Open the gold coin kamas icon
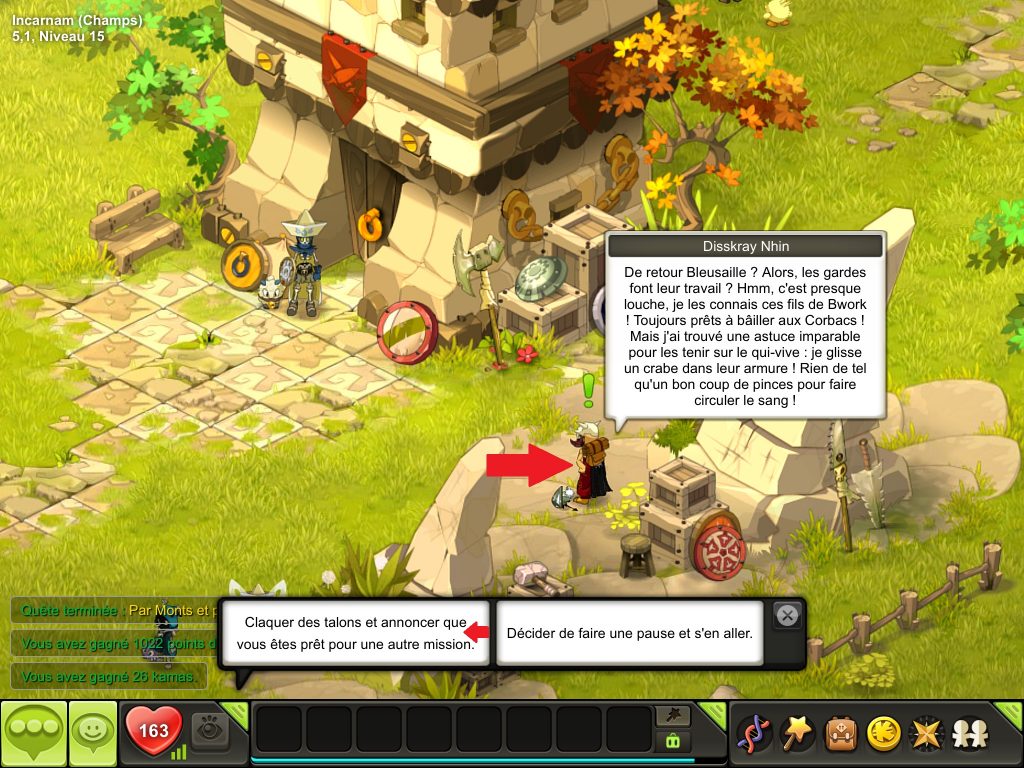 tap(882, 734)
